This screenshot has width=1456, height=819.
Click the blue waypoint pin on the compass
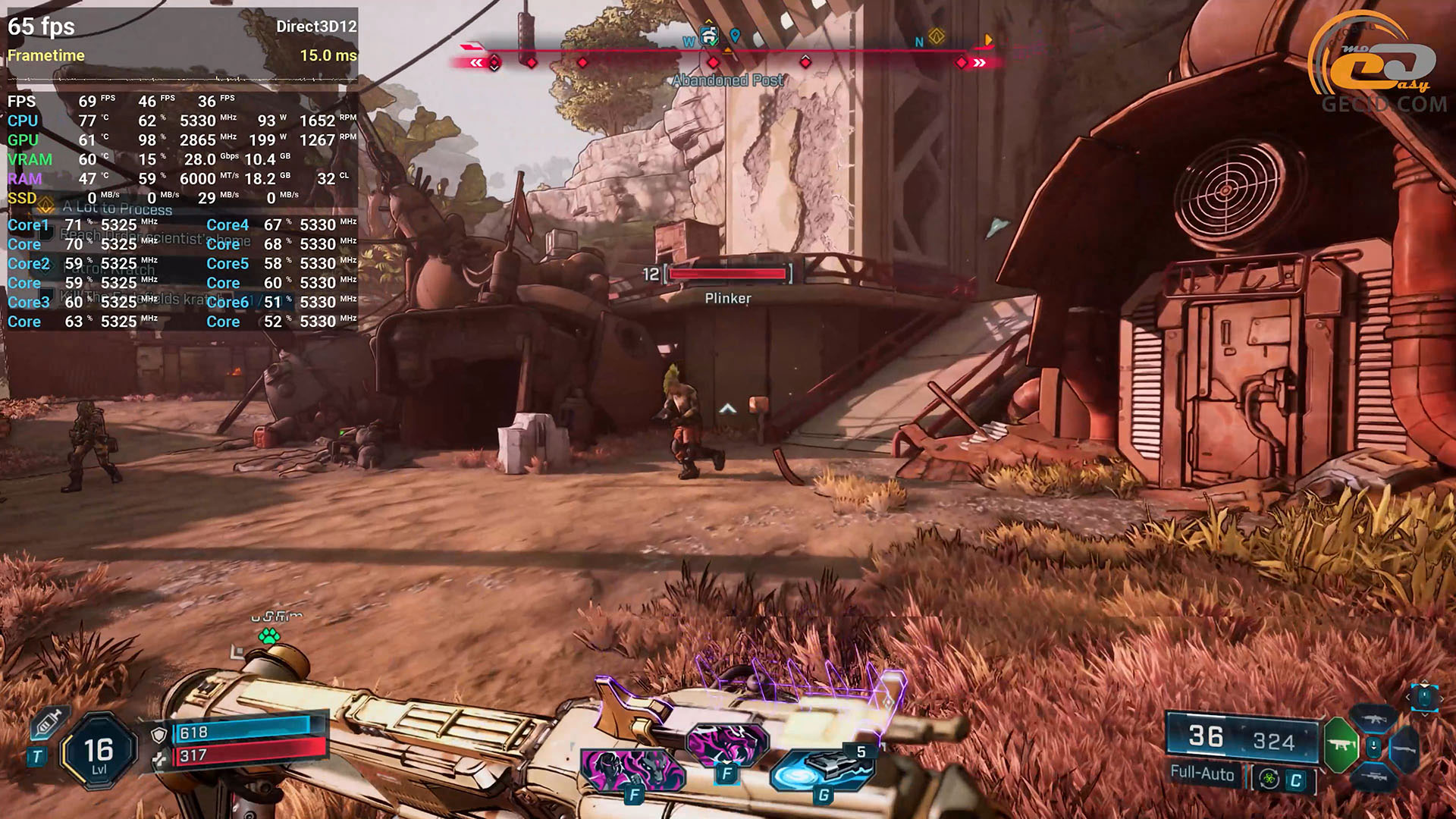click(735, 36)
